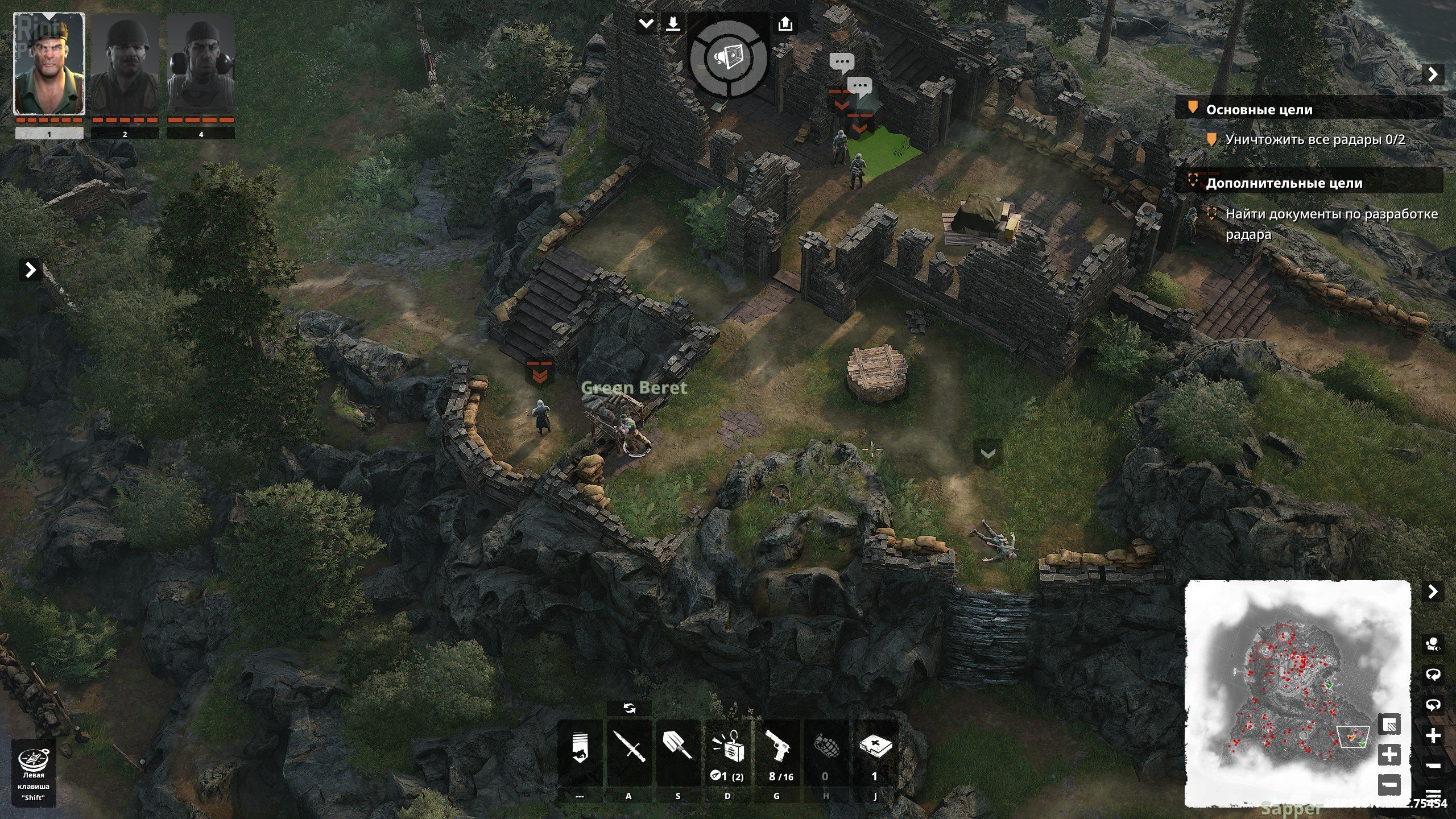This screenshot has width=1456, height=819.
Task: Select the commando portrait numbered 4
Action: pyautogui.click(x=201, y=65)
